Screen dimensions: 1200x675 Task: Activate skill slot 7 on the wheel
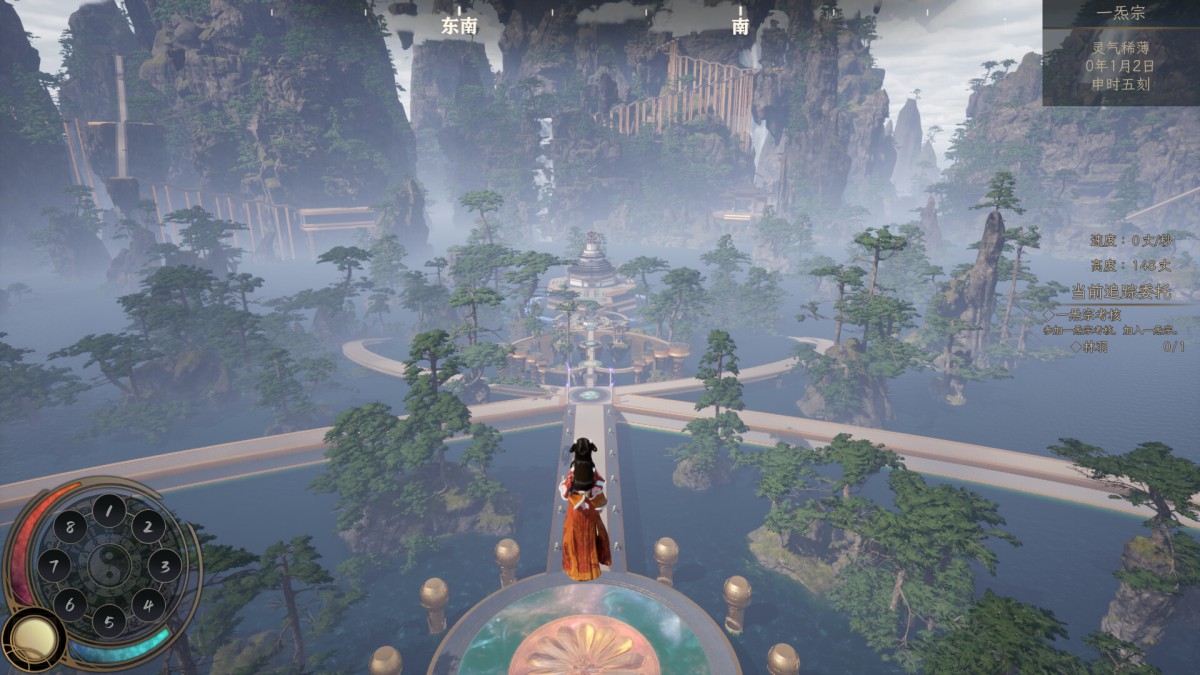click(x=53, y=565)
